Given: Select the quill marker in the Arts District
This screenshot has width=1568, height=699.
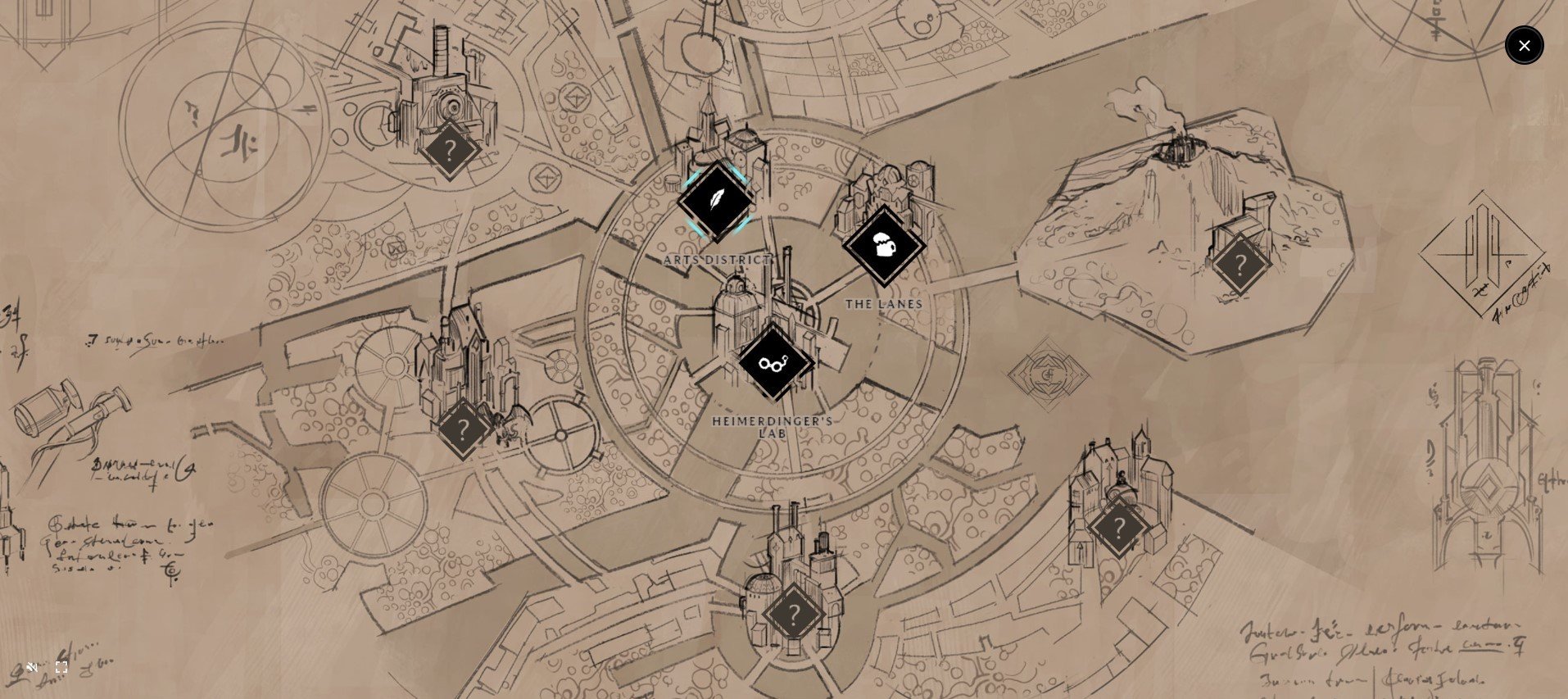Looking at the screenshot, I should tap(717, 201).
